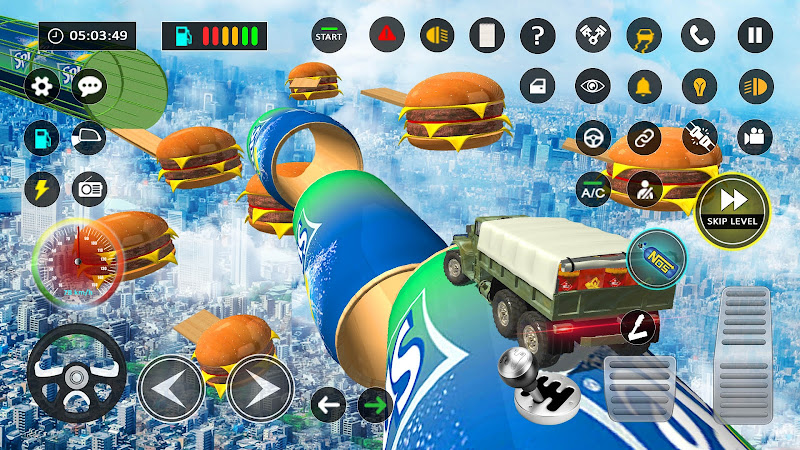Image resolution: width=800 pixels, height=450 pixels.
Task: Click the START engine button
Action: [x=328, y=36]
